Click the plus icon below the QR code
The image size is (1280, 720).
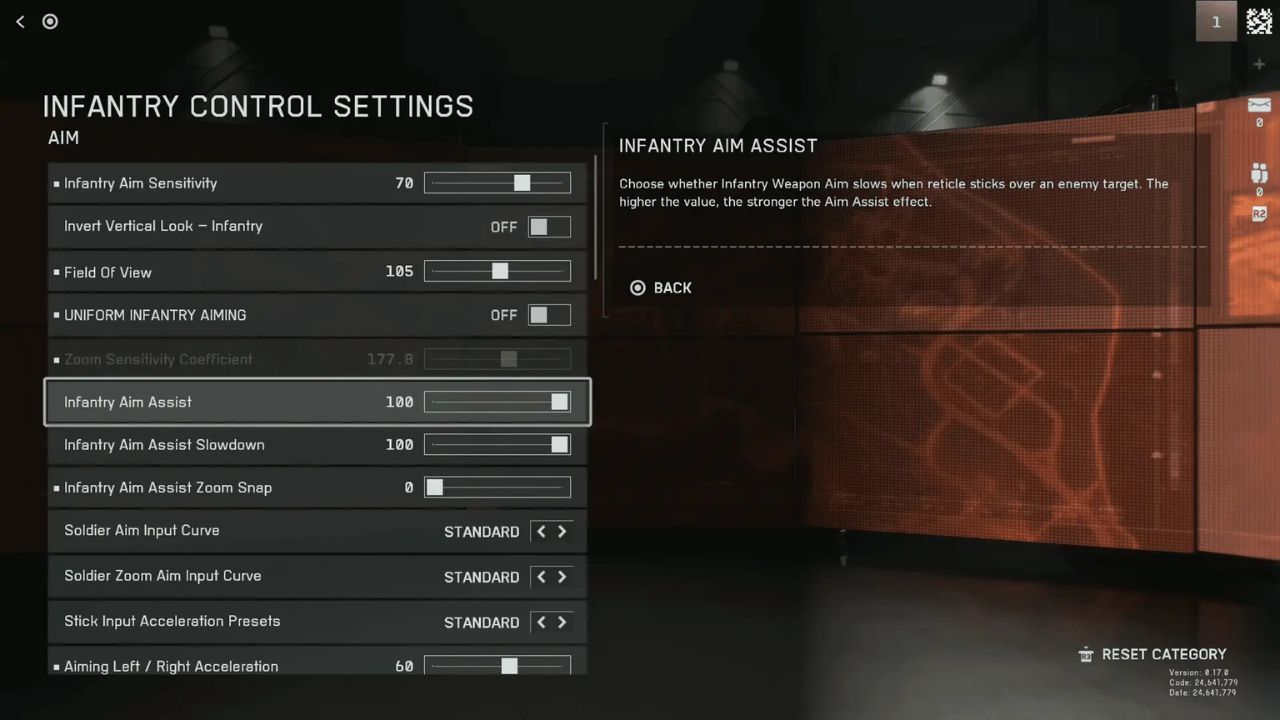(x=1259, y=64)
